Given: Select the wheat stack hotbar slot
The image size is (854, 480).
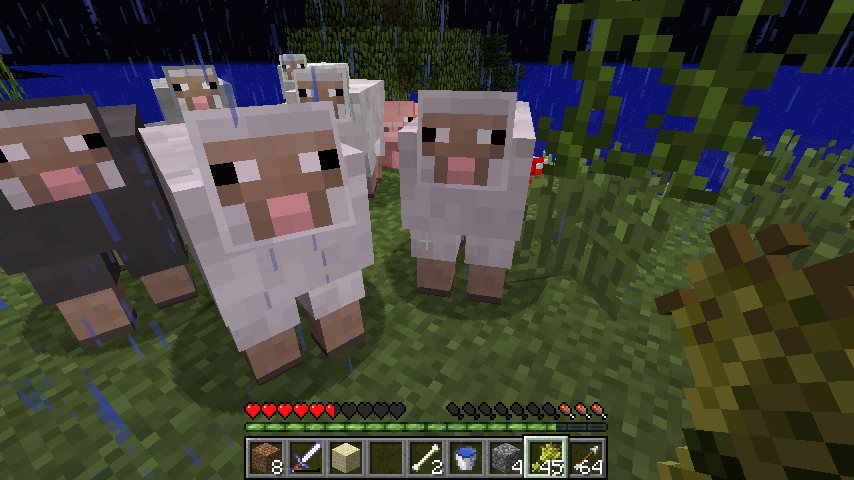Looking at the screenshot, I should (x=545, y=459).
